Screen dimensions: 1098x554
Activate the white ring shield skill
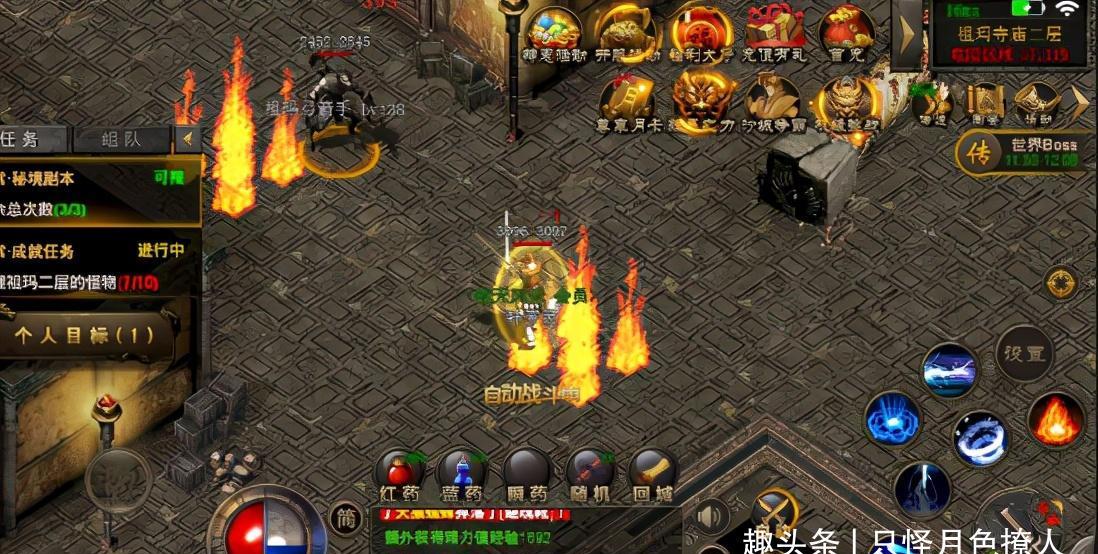point(980,437)
